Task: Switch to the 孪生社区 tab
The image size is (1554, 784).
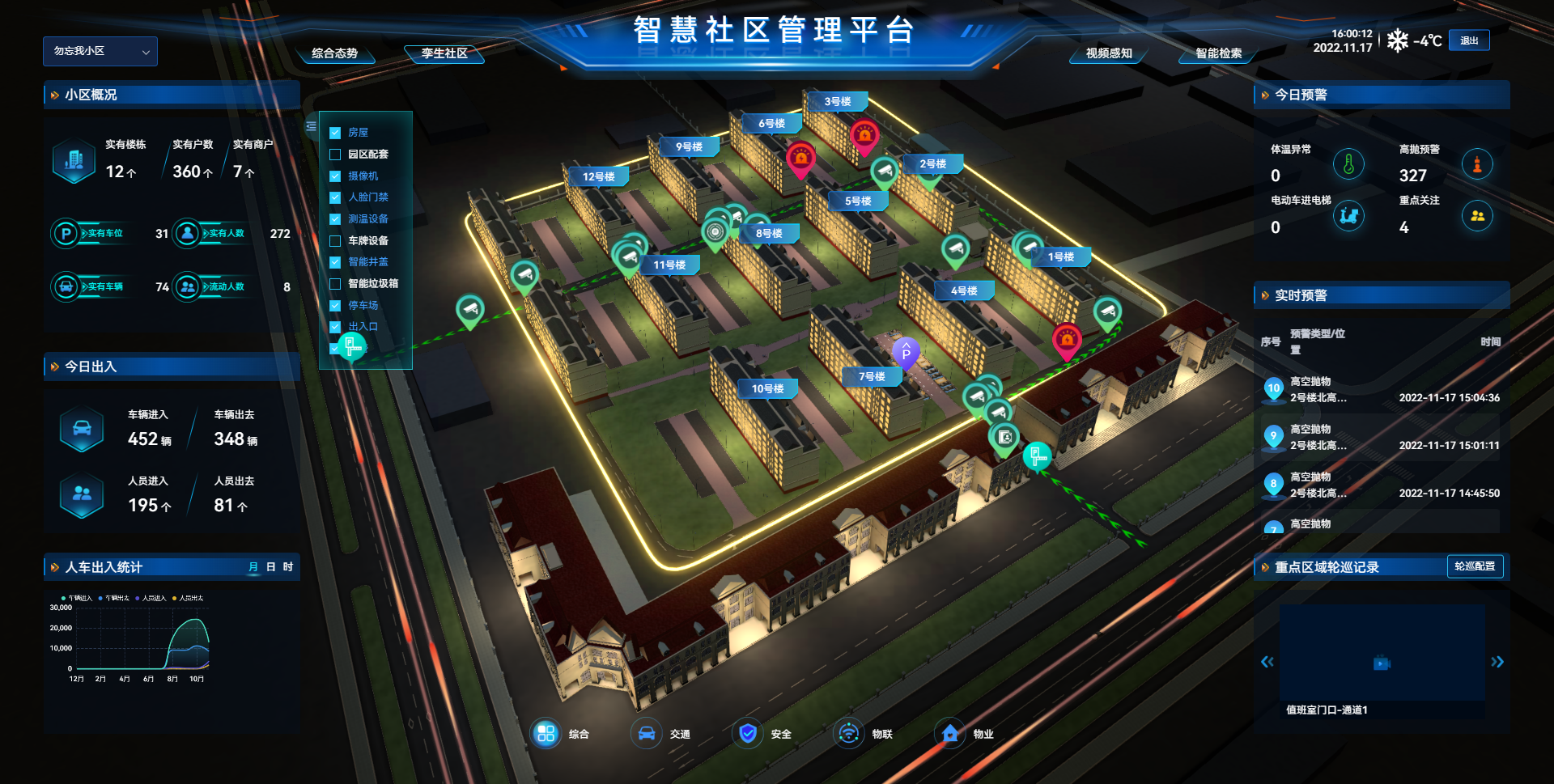Action: point(444,53)
